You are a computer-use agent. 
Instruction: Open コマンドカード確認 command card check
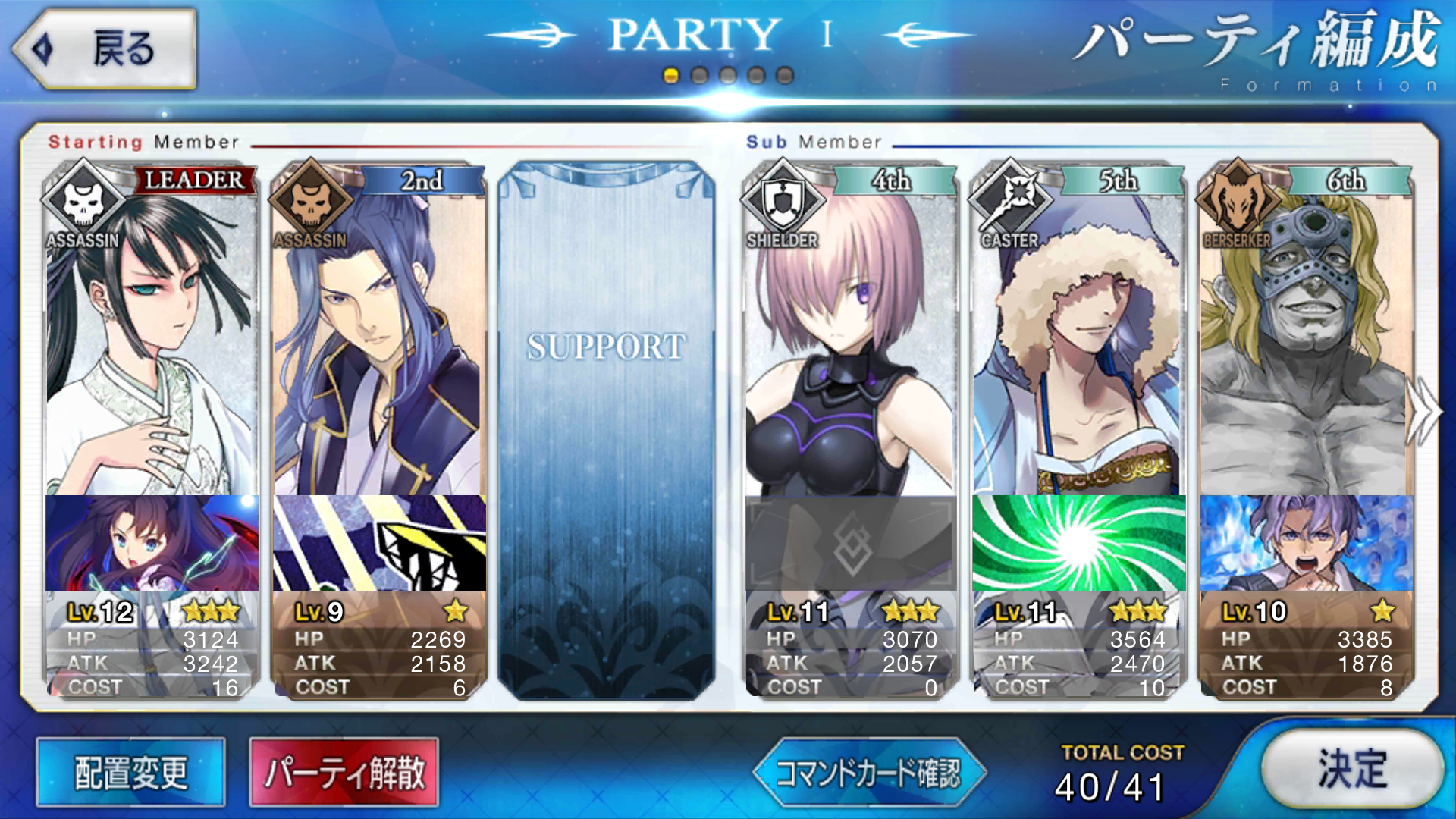click(x=869, y=773)
